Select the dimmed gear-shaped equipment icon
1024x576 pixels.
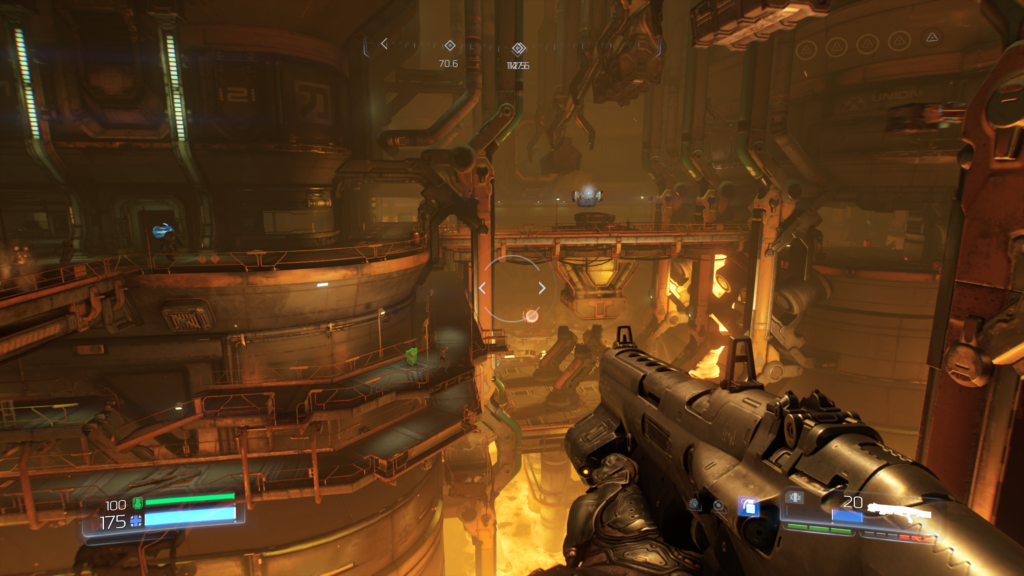tap(694, 506)
